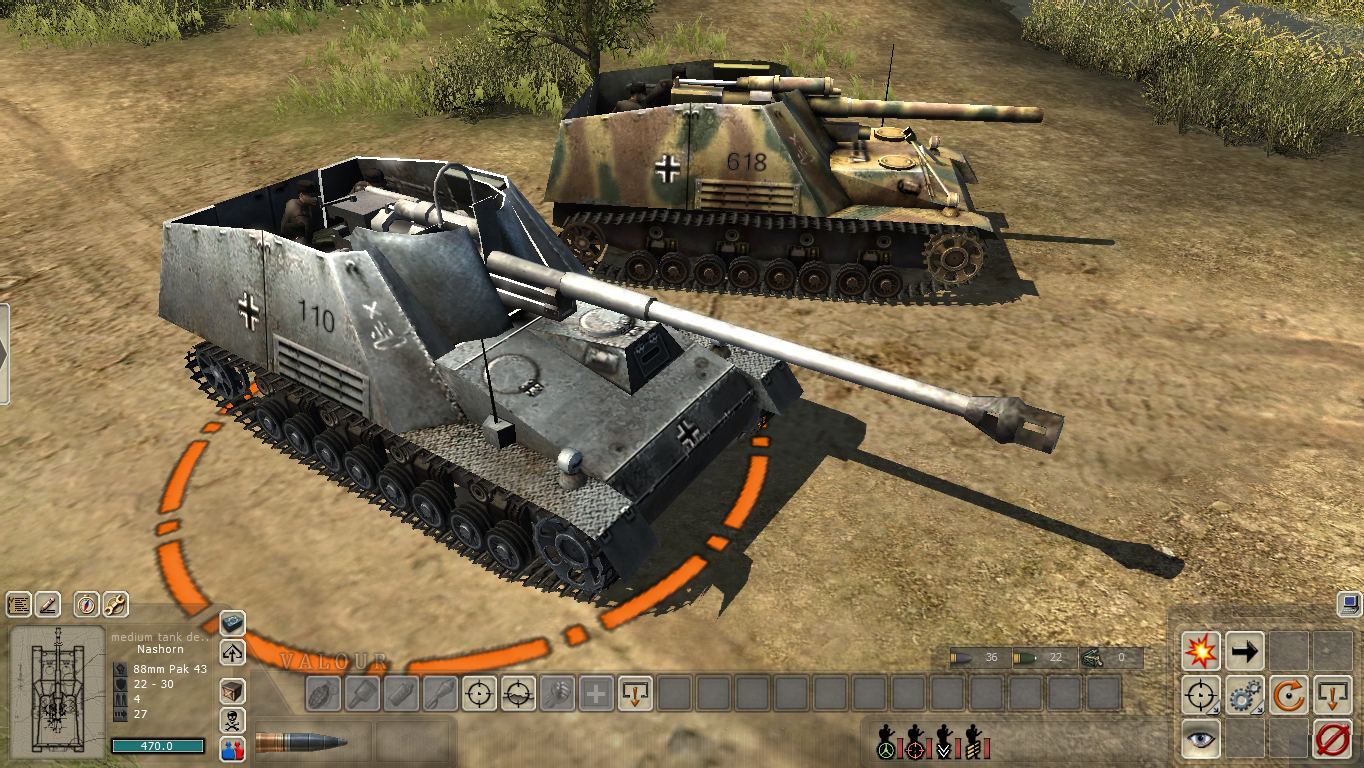Open the computer monitor icon
Screen dimensions: 1364x768
pyautogui.click(x=1349, y=604)
